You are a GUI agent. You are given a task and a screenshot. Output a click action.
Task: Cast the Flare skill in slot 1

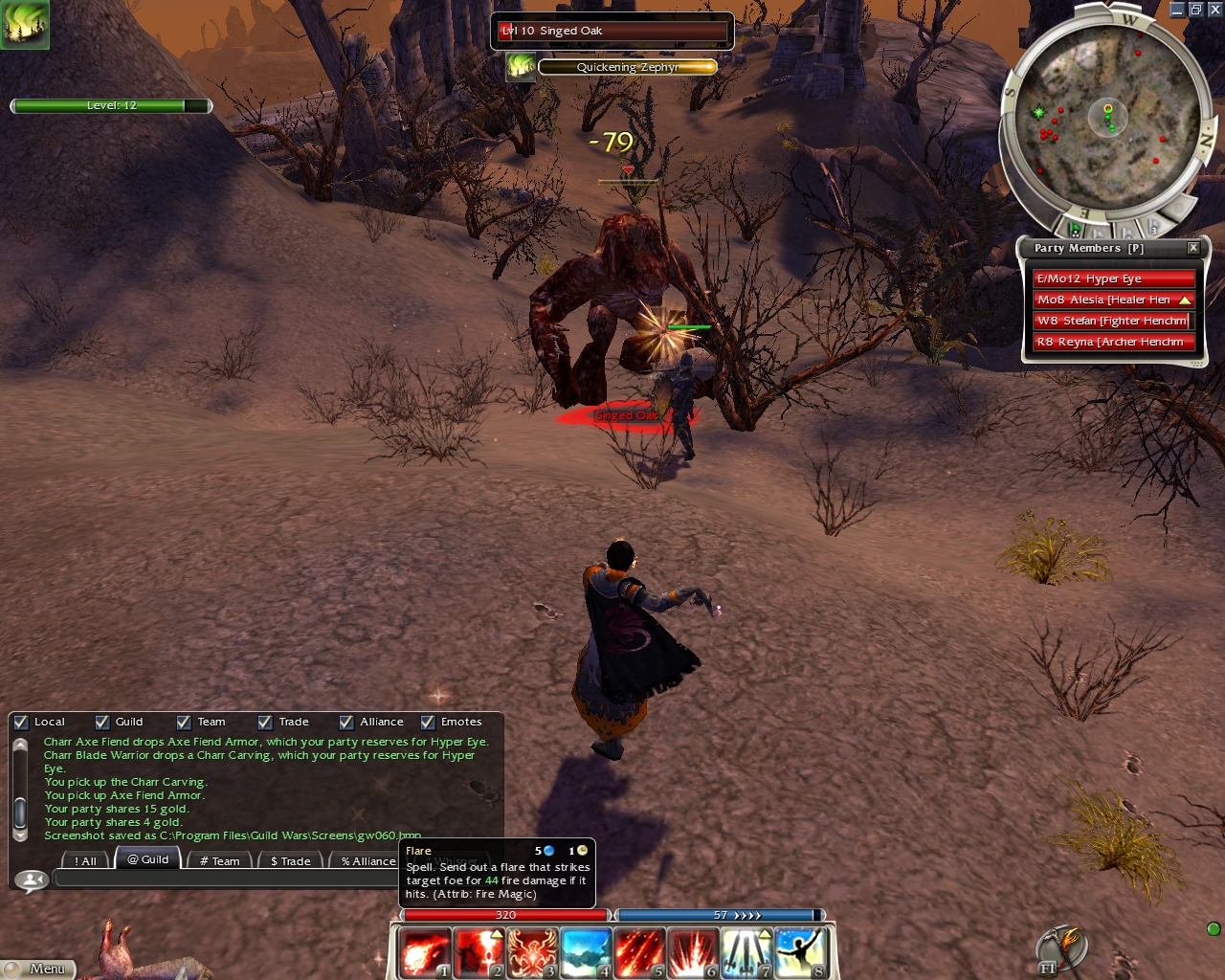pos(424,953)
